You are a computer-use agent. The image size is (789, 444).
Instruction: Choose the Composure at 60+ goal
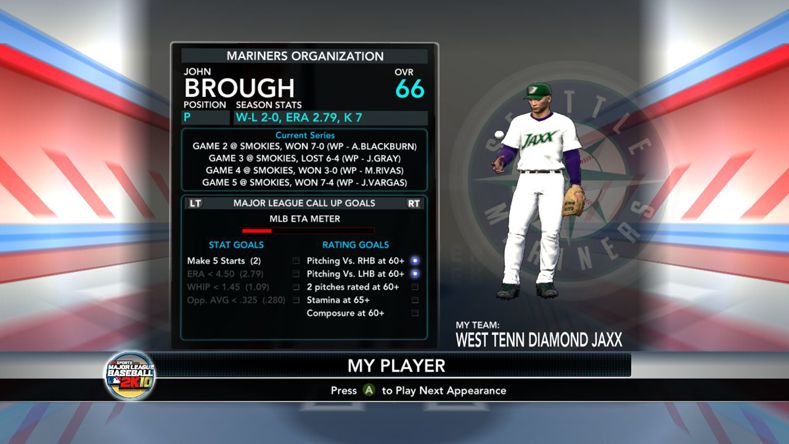[345, 313]
